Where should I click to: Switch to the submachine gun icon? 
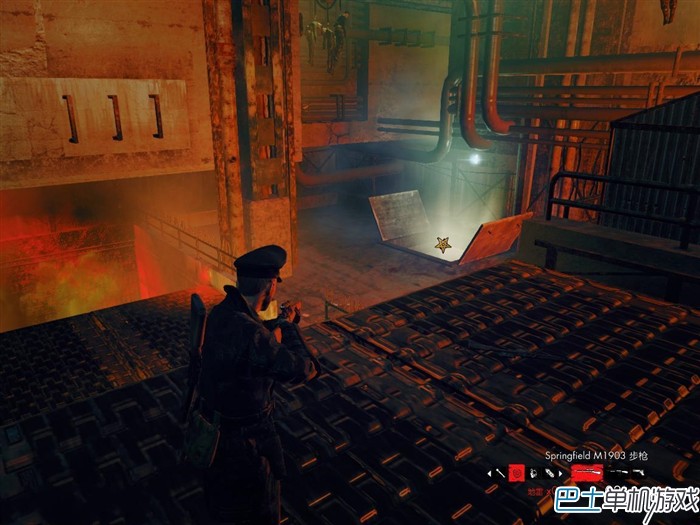coord(617,471)
